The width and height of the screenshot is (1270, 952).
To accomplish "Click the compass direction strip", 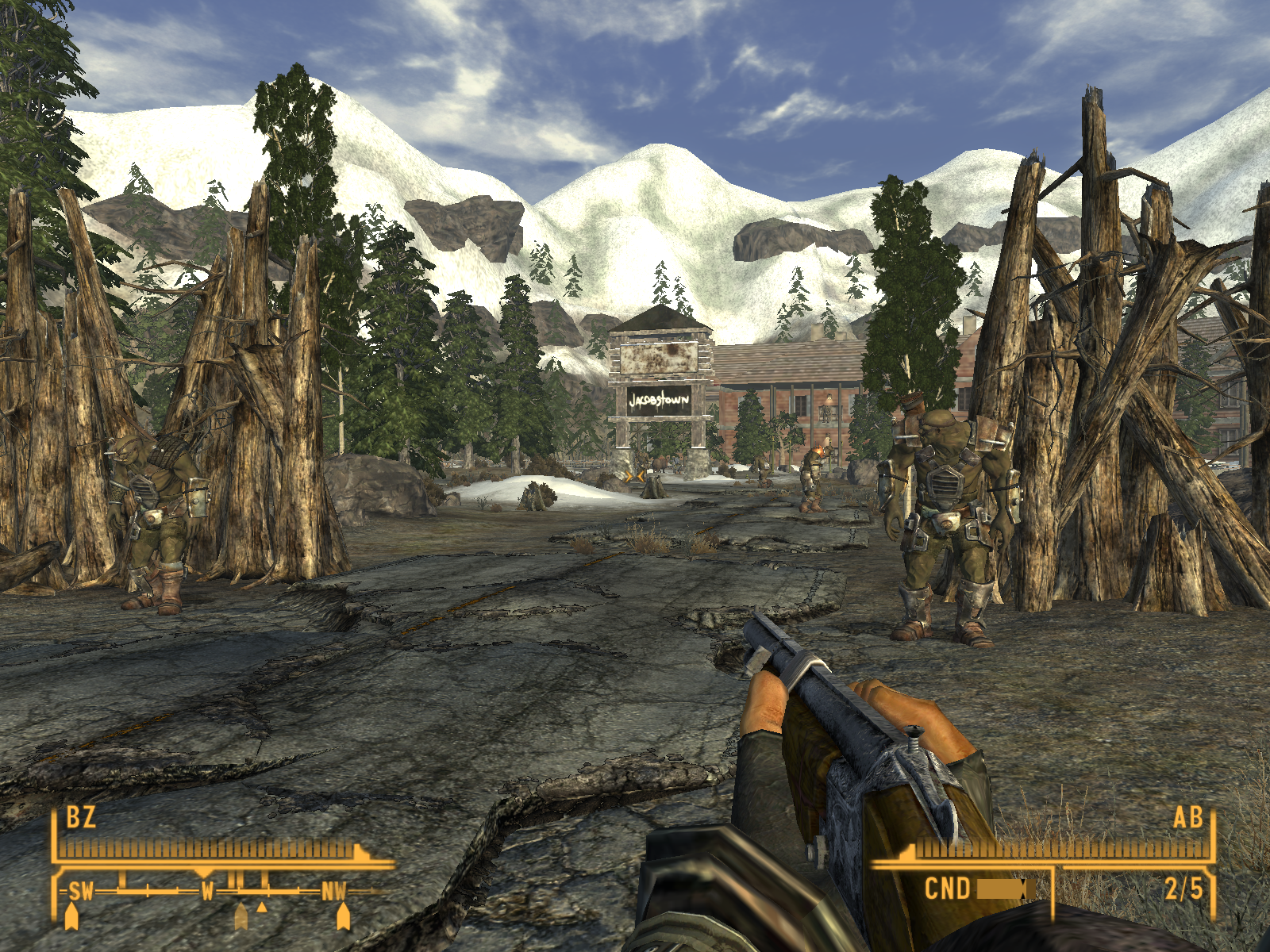I will coord(208,891).
